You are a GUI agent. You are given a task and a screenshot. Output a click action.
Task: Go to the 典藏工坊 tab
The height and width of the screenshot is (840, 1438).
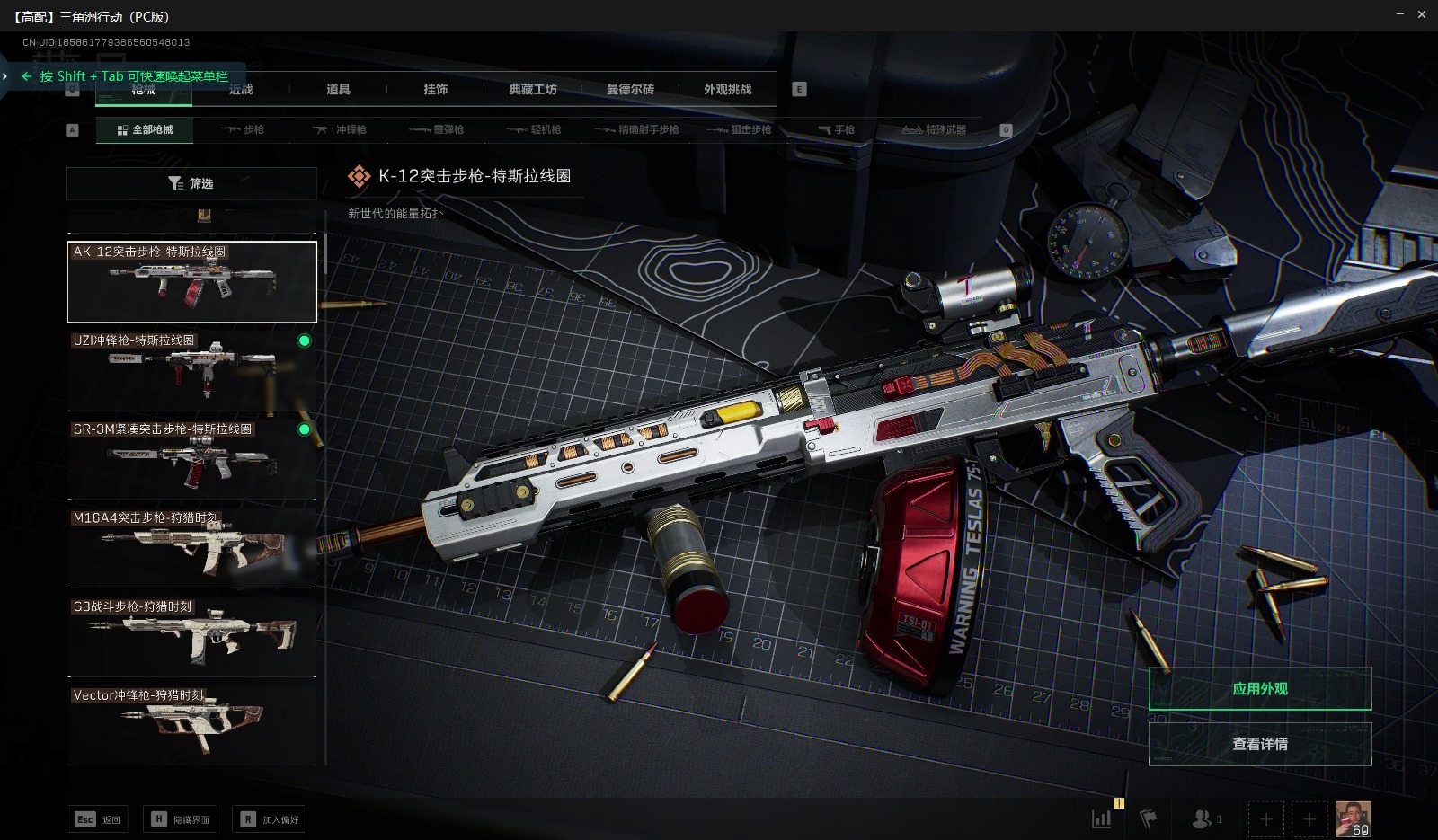click(533, 89)
